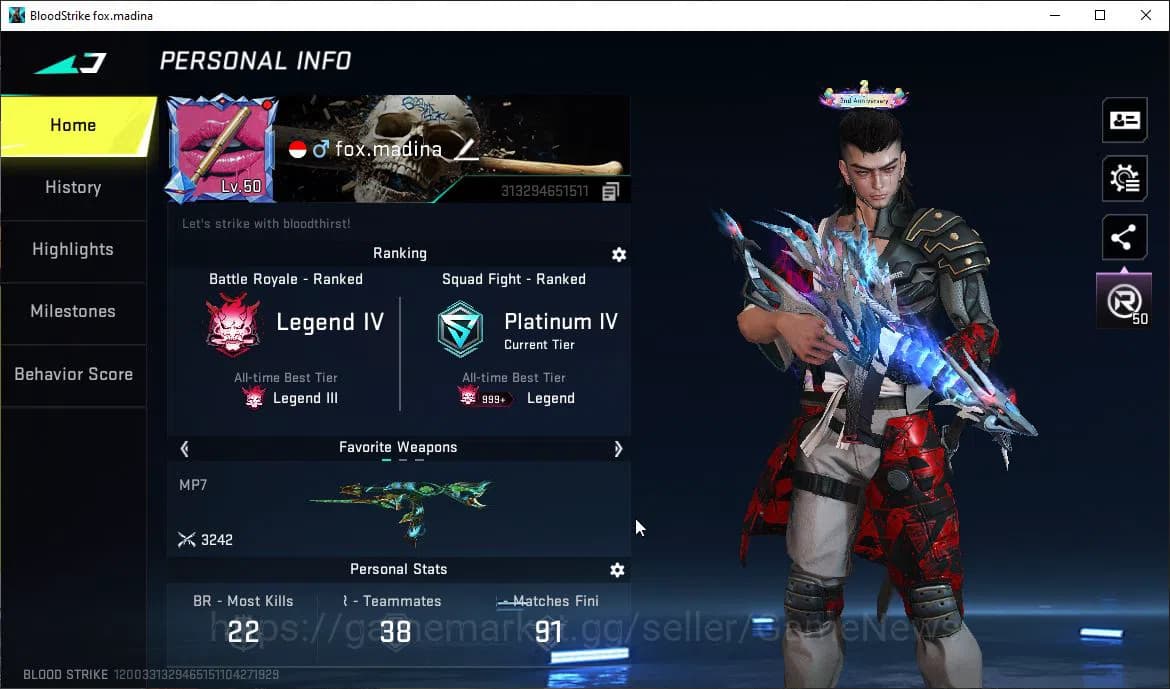Share the personal info profile
The height and width of the screenshot is (689, 1170).
tap(1124, 238)
